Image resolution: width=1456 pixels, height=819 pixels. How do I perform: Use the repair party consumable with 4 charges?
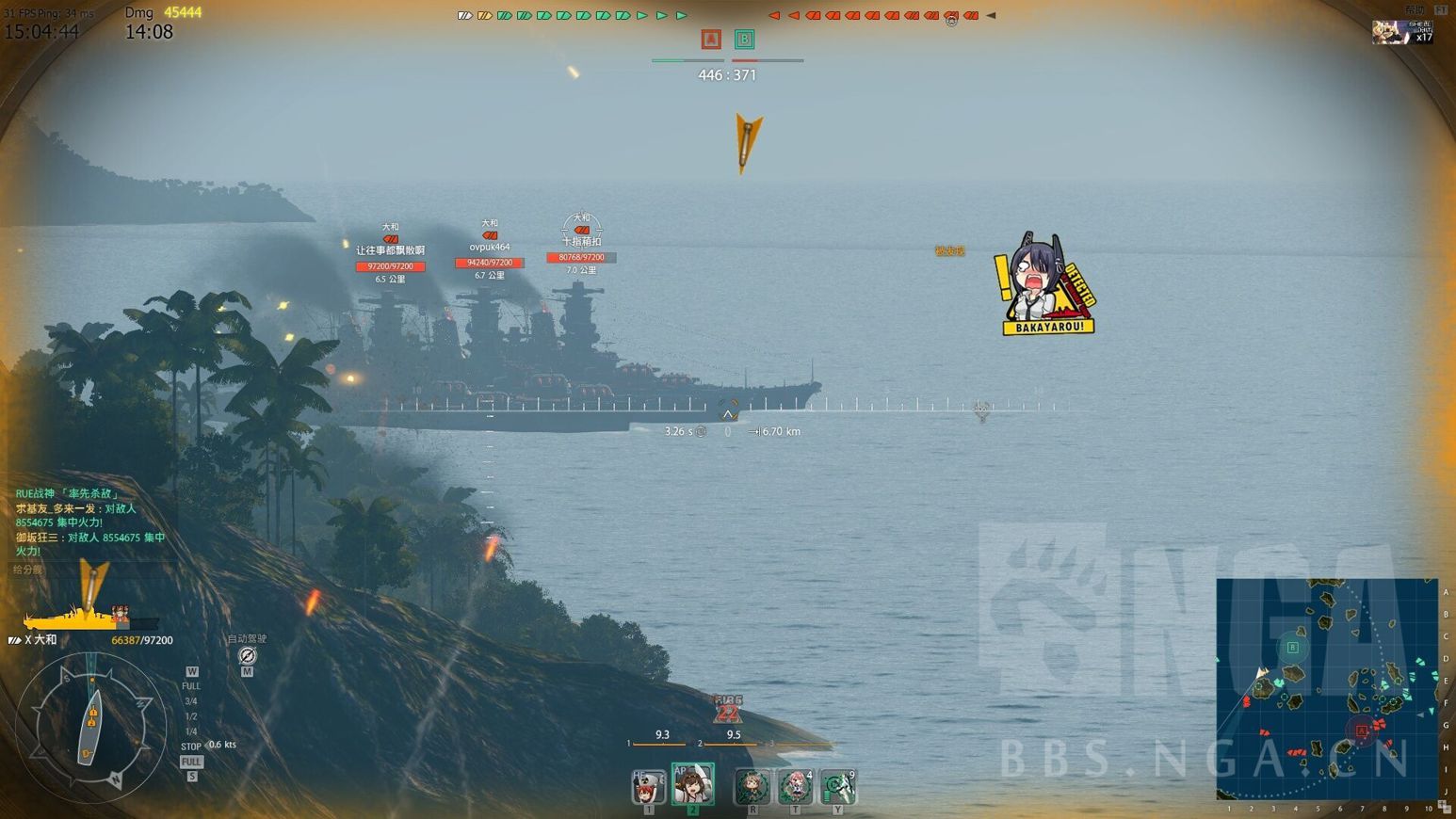tap(795, 786)
